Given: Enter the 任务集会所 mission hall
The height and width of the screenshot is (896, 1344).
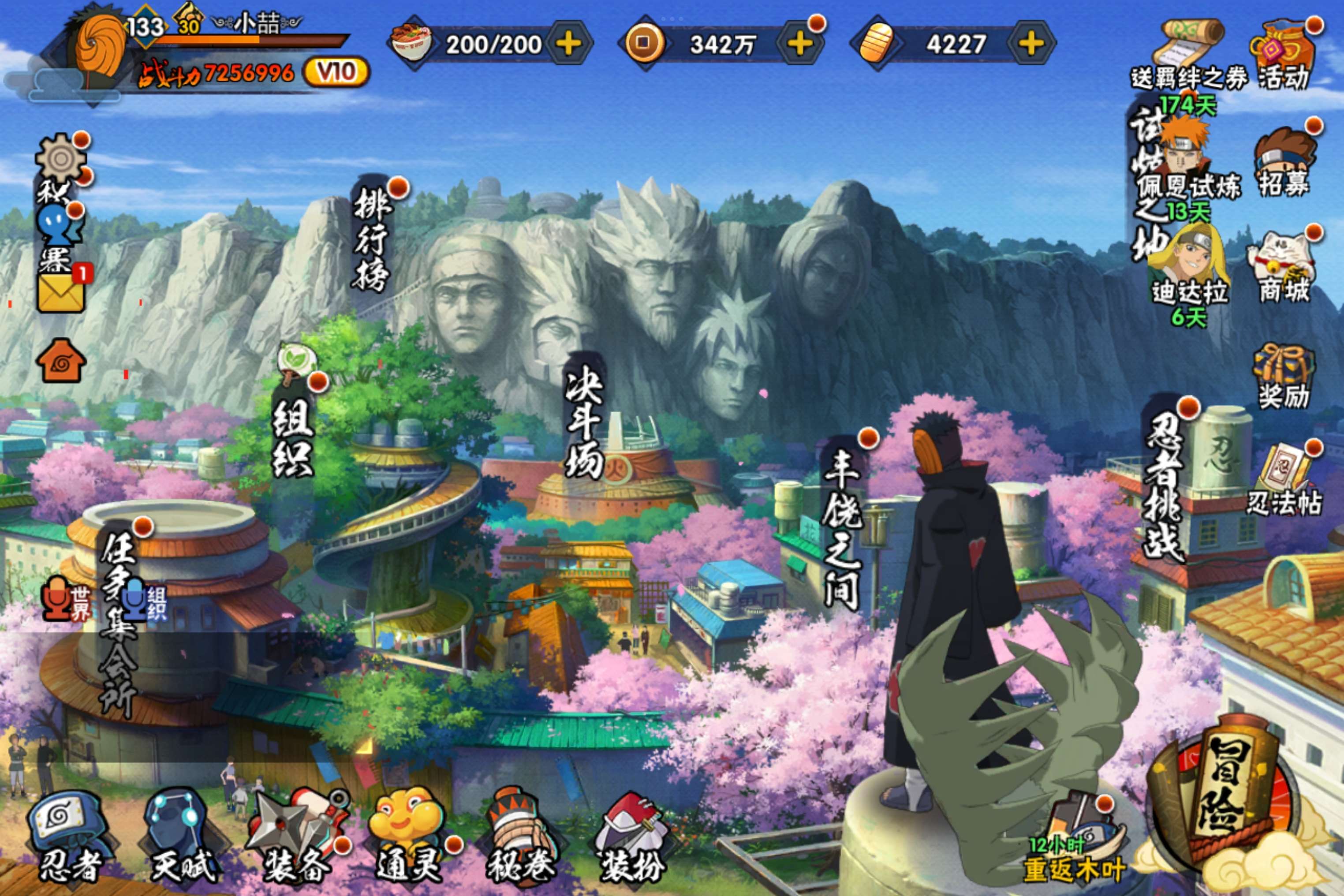Looking at the screenshot, I should (x=119, y=623).
